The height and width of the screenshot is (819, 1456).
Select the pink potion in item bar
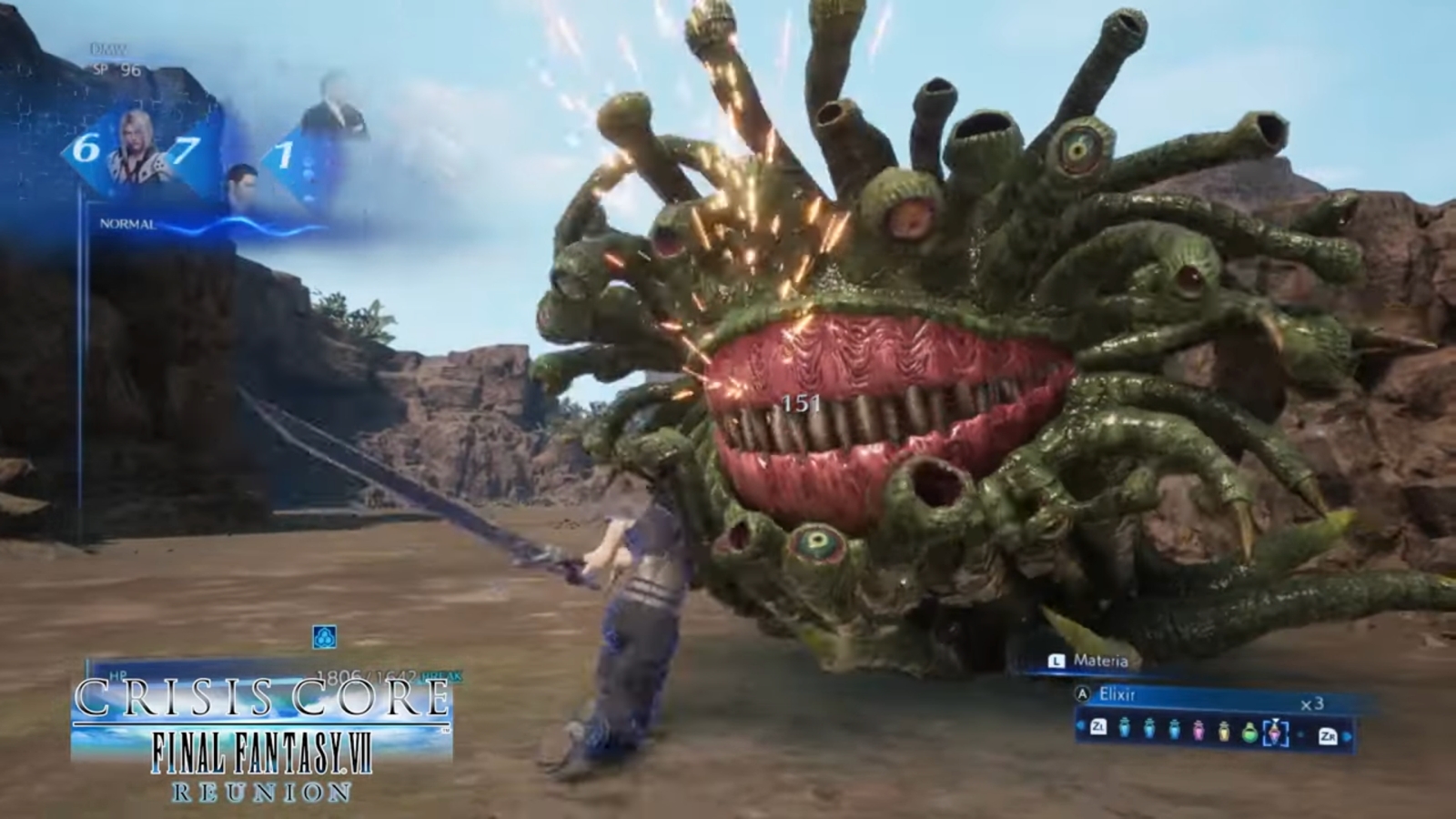pos(1198,730)
